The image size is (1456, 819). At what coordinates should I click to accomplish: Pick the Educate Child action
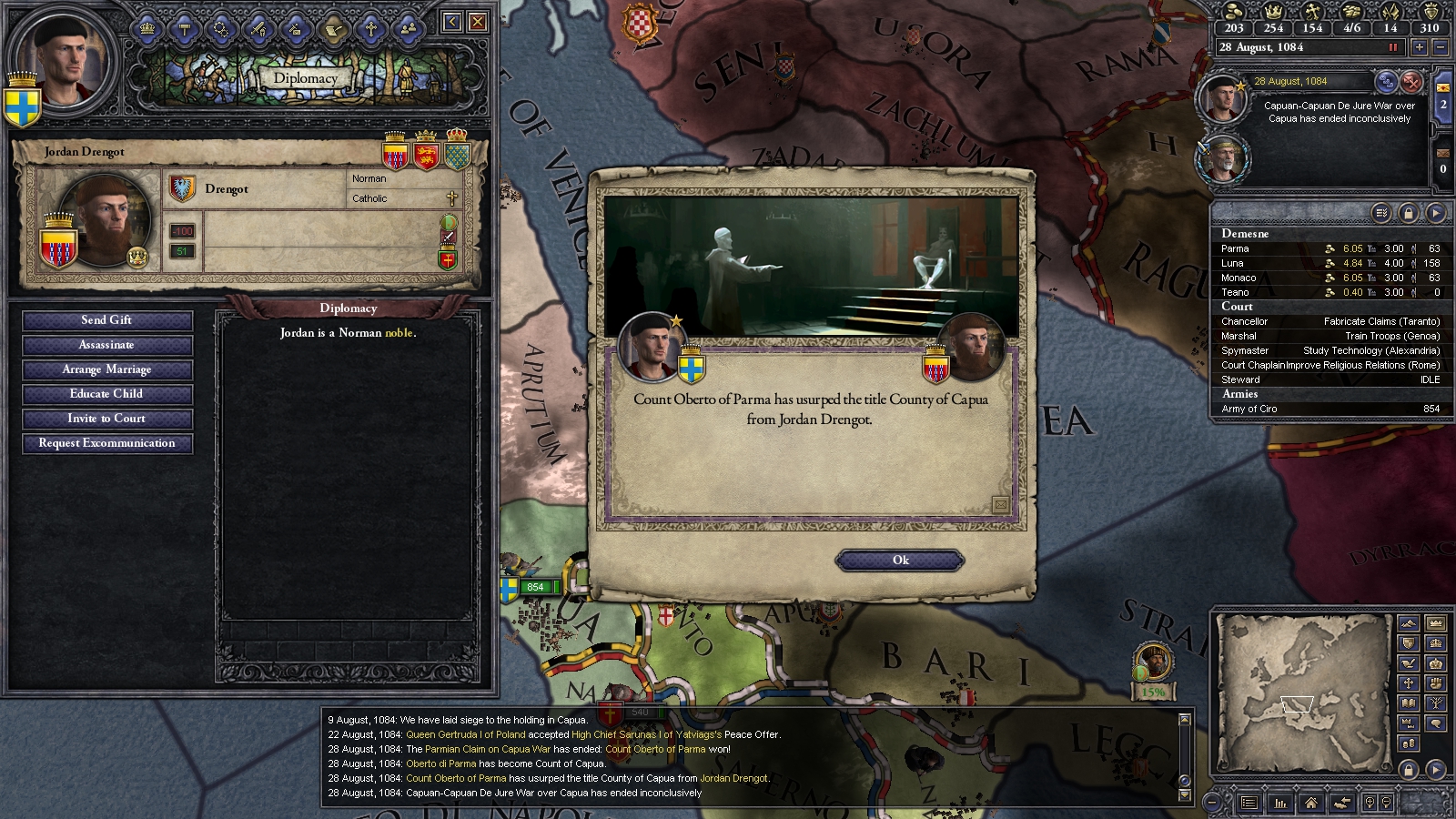(107, 394)
